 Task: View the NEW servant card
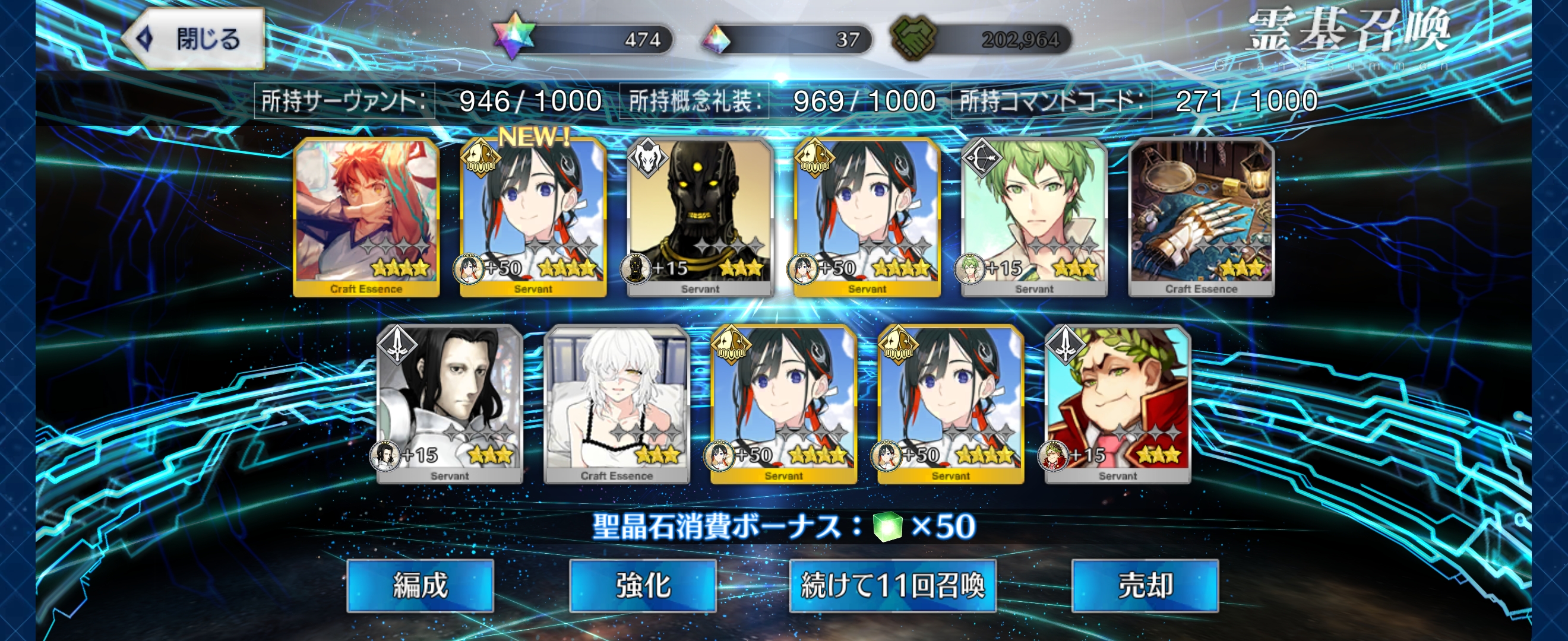[533, 217]
